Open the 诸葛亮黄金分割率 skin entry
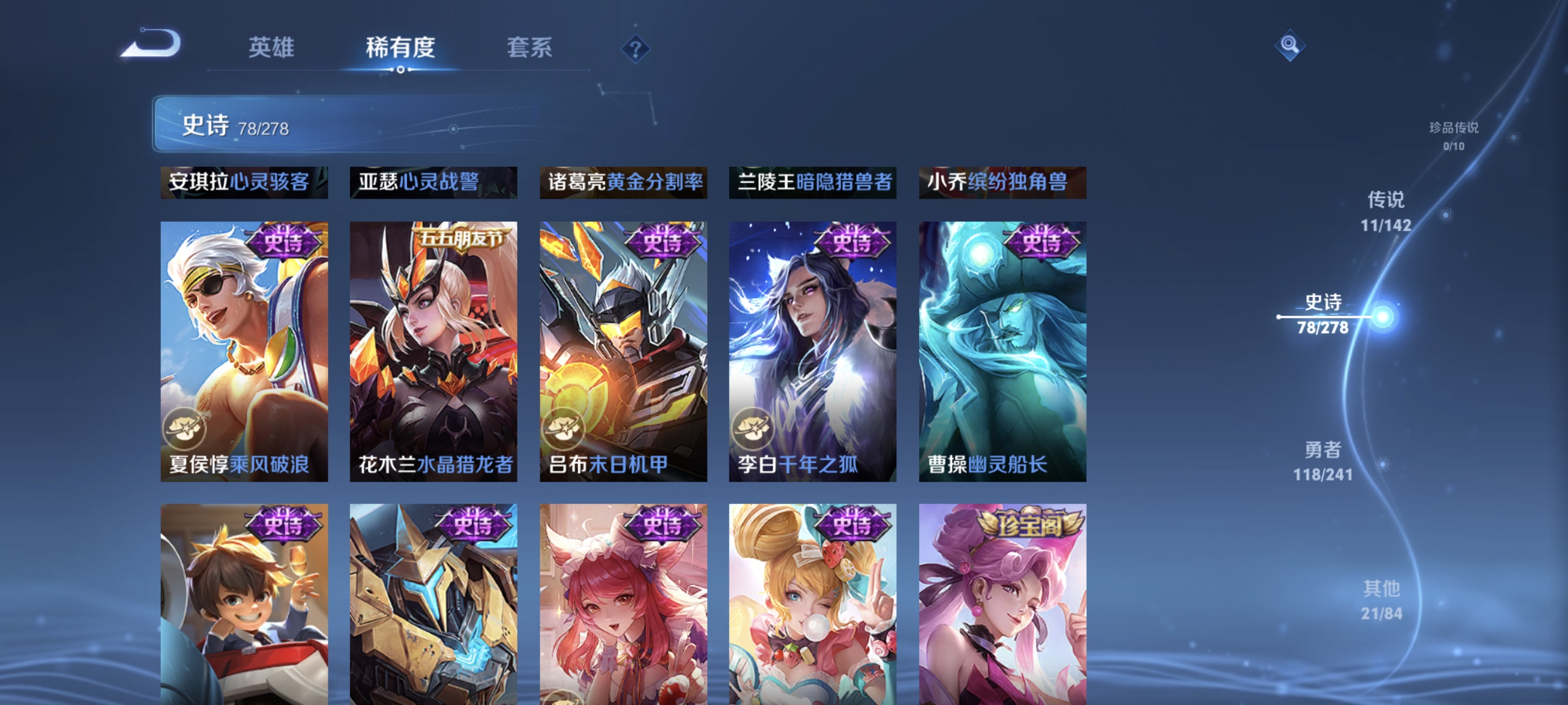The image size is (1568, 705). (x=624, y=183)
